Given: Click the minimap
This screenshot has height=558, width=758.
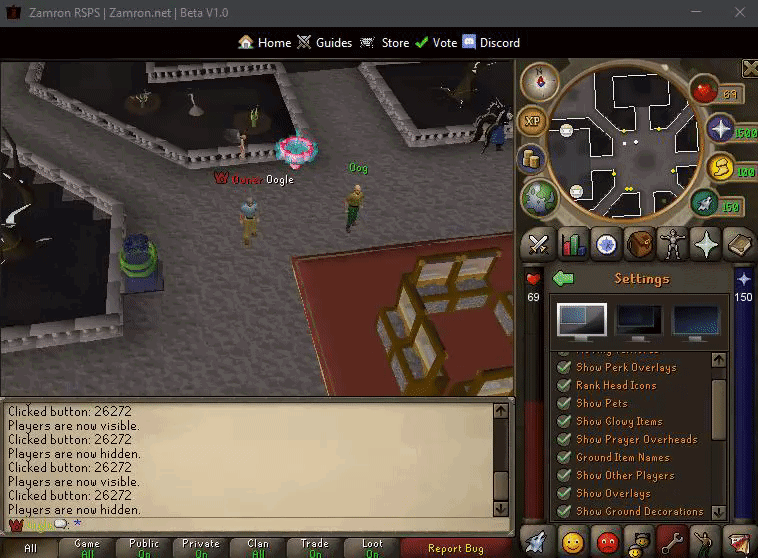Looking at the screenshot, I should (x=626, y=142).
